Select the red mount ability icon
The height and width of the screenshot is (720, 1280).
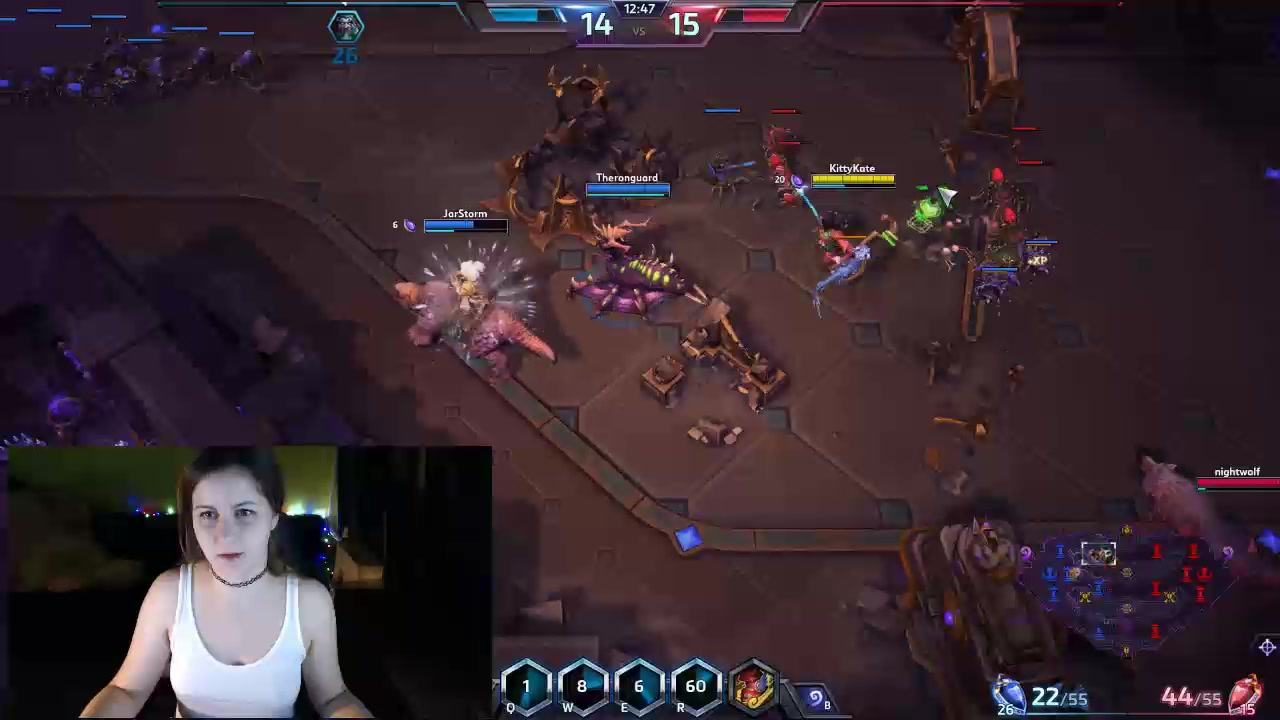[754, 688]
